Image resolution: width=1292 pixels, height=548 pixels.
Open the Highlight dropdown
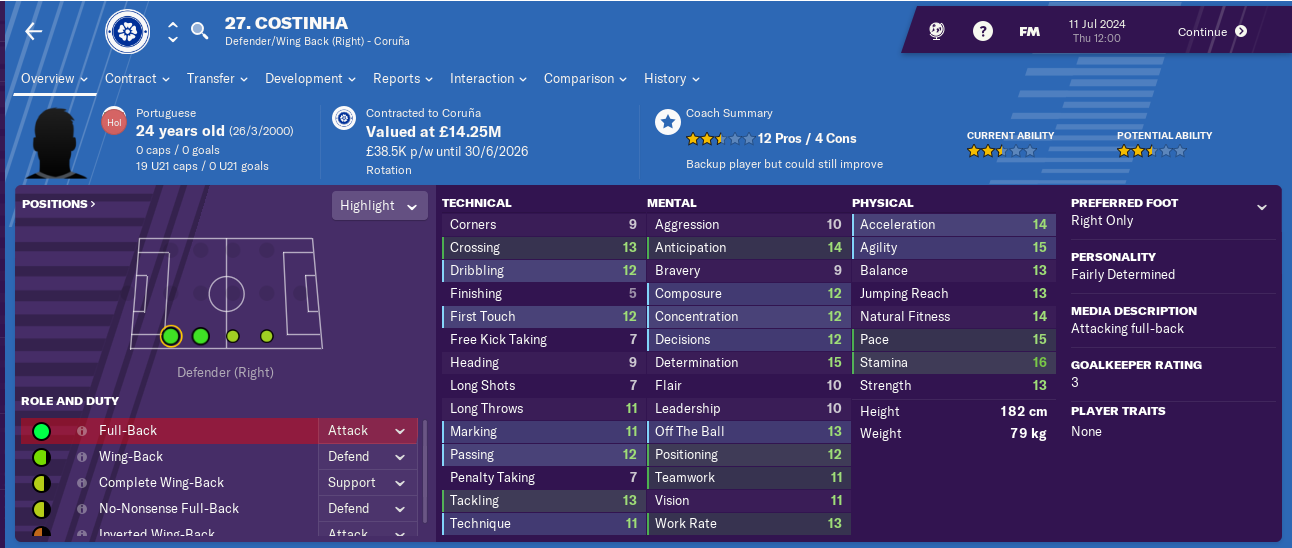click(x=379, y=205)
